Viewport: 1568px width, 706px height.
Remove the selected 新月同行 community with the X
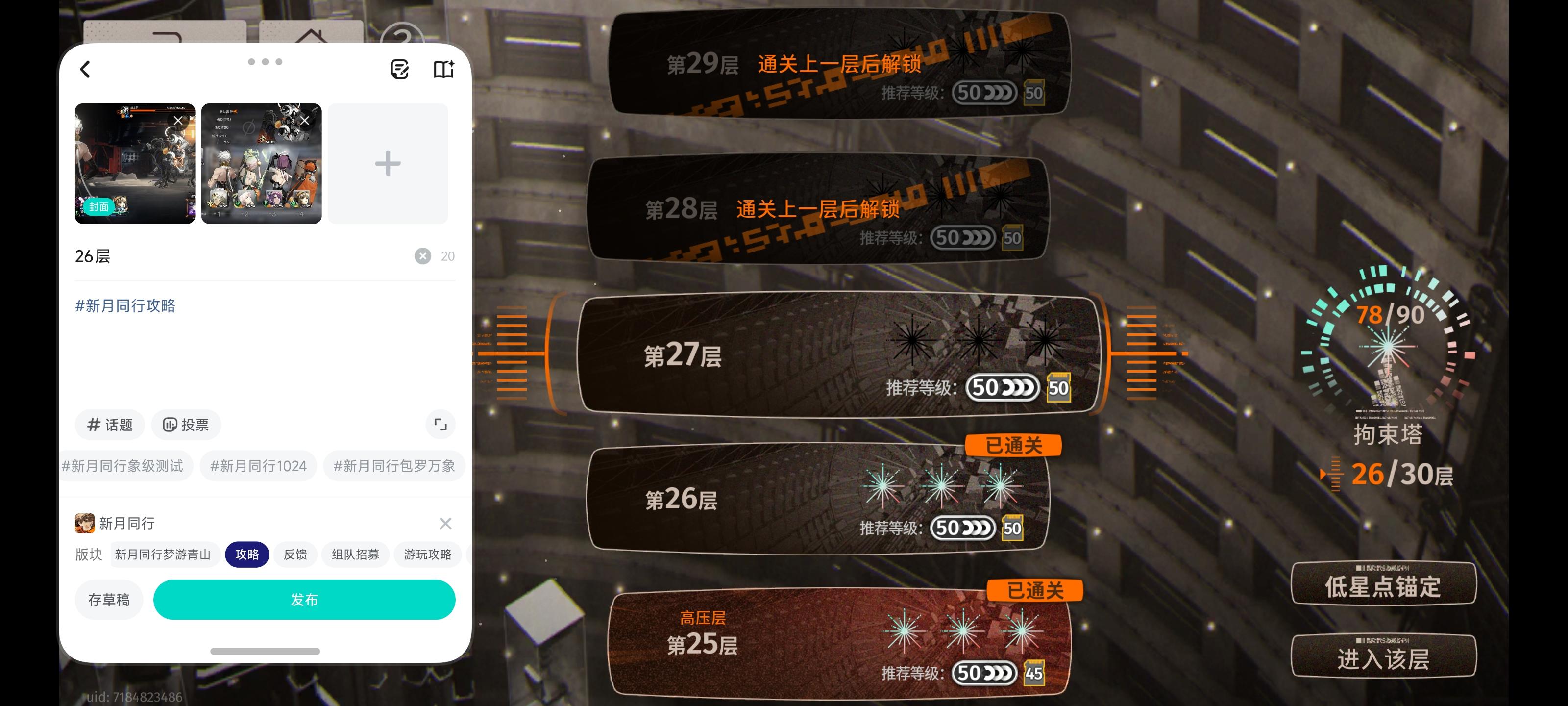coord(445,523)
